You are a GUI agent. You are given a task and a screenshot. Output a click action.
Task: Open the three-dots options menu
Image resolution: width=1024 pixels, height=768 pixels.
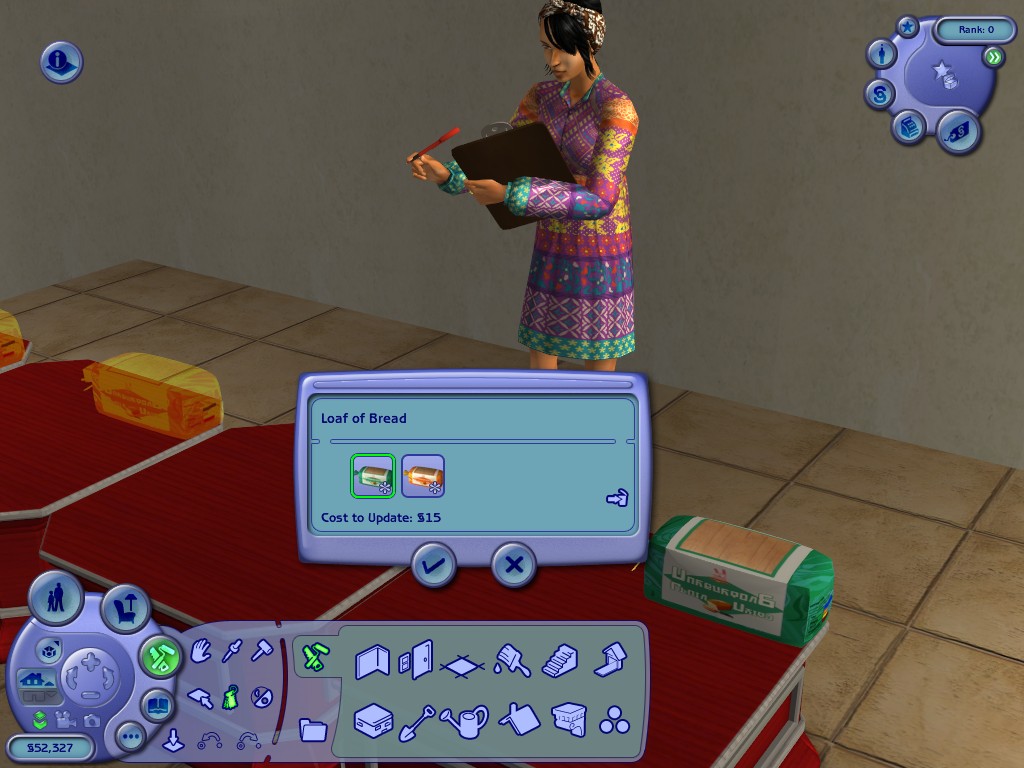(131, 738)
